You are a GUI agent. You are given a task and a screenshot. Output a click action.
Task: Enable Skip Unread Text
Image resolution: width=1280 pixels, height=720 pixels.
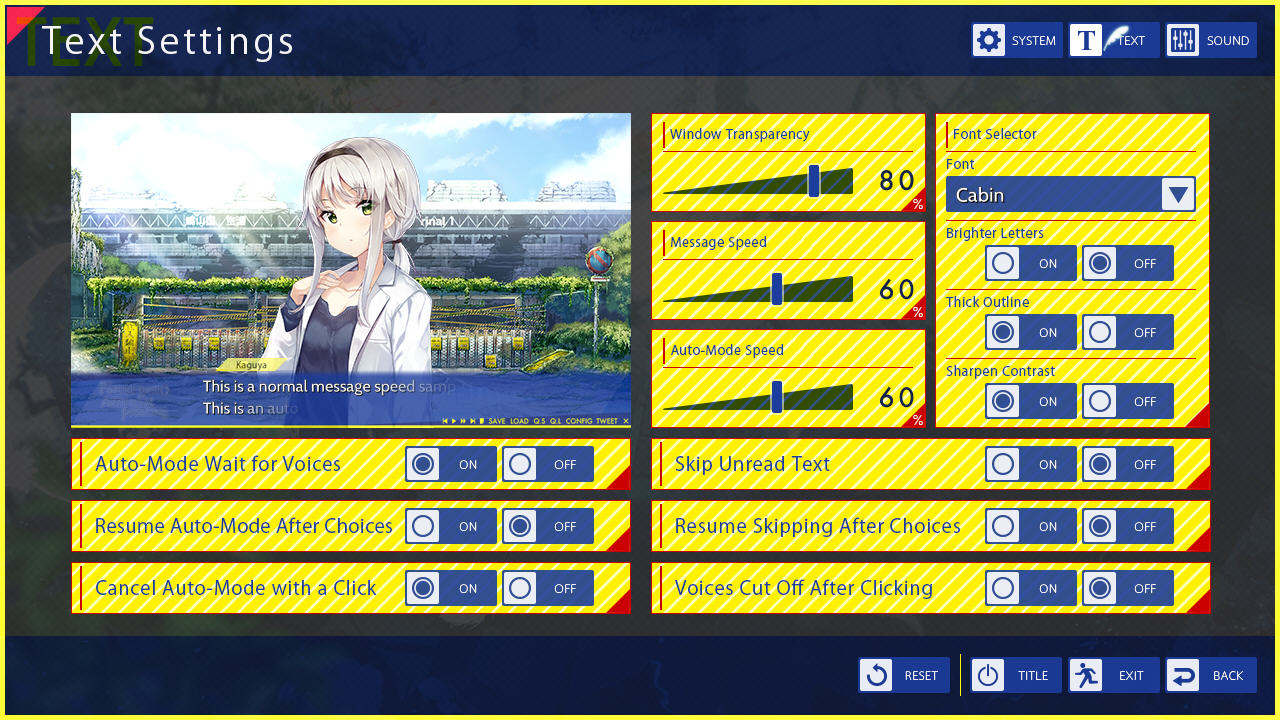click(1002, 463)
